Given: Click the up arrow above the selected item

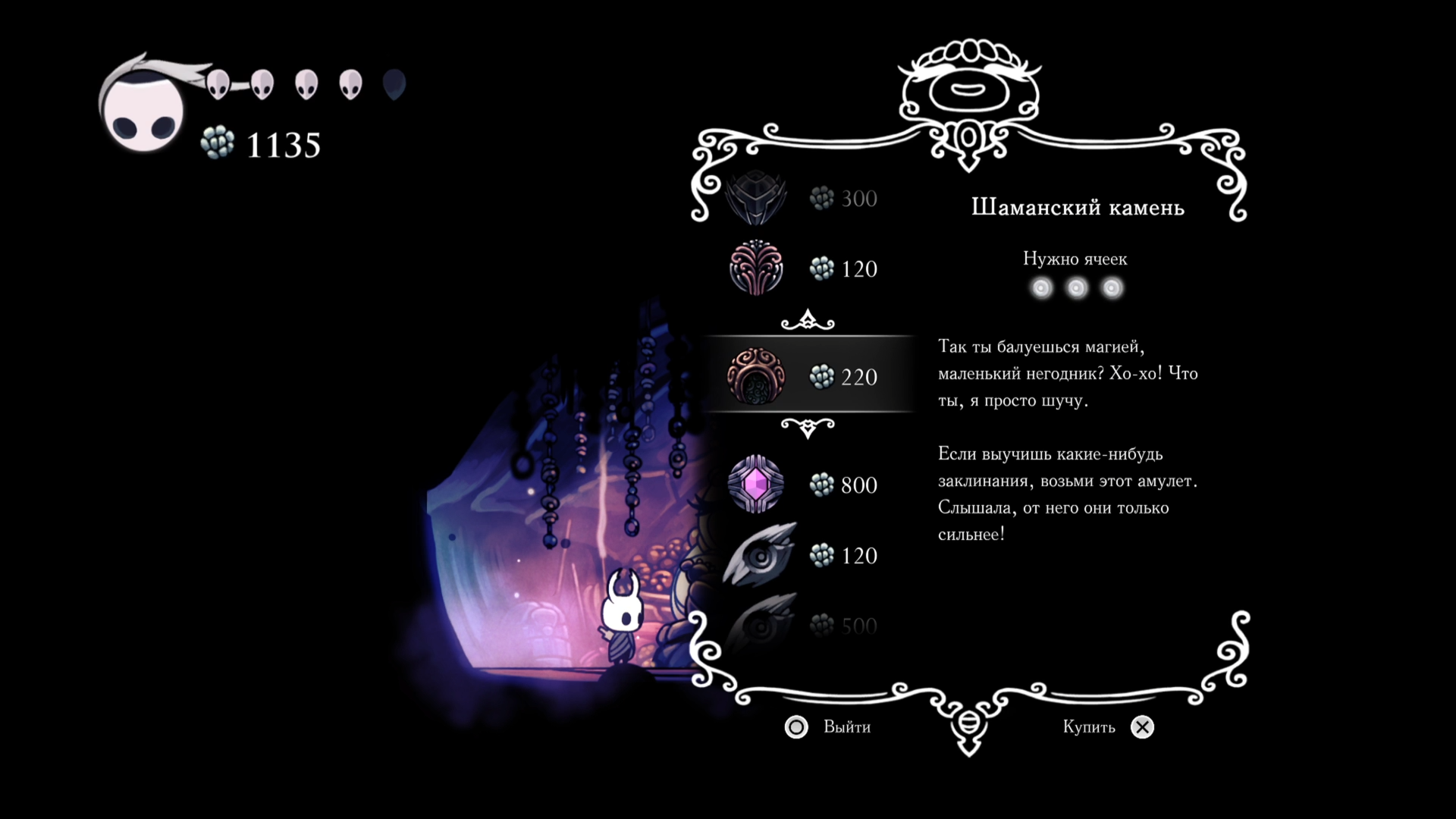Looking at the screenshot, I should (x=808, y=321).
